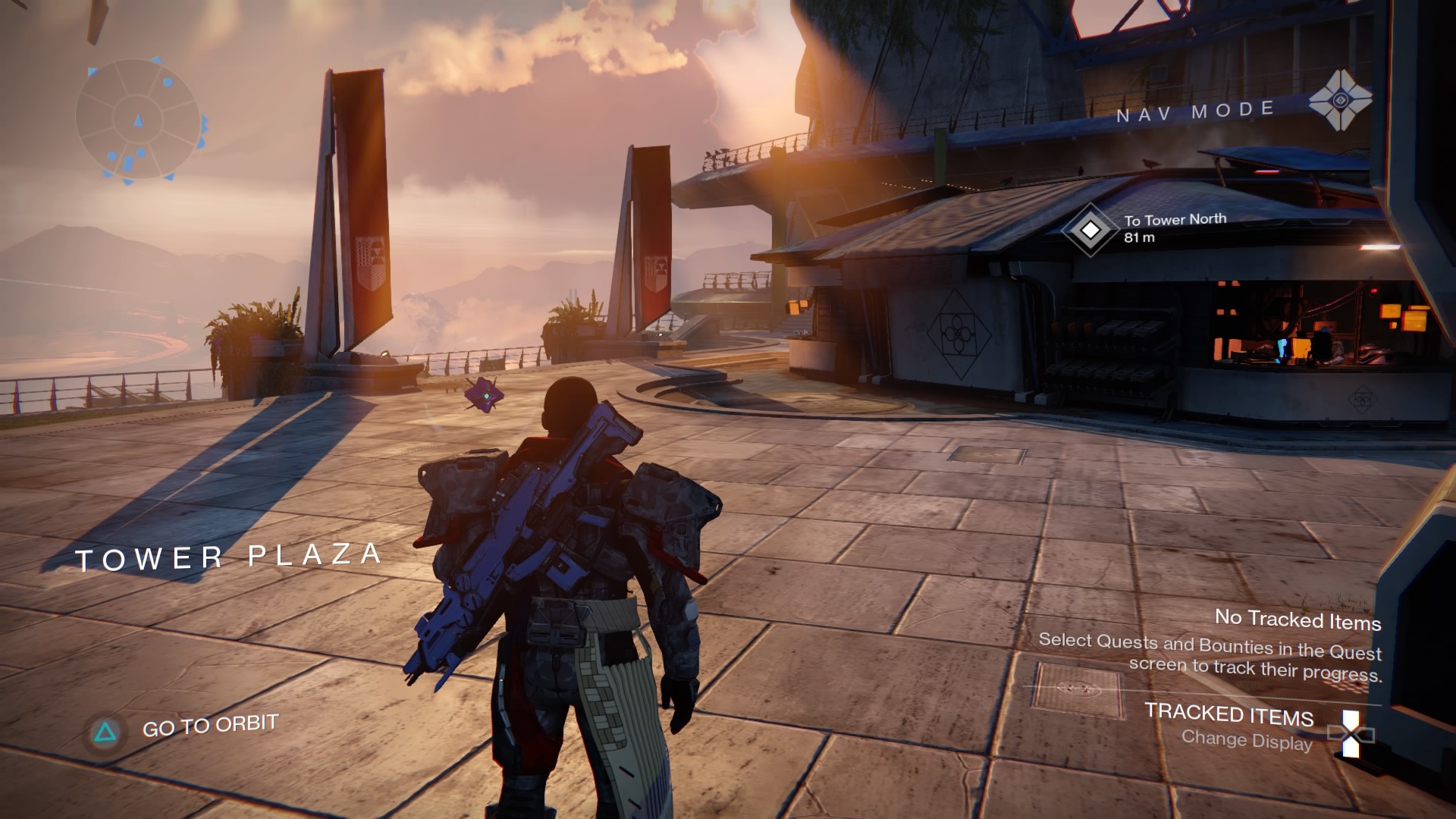The height and width of the screenshot is (819, 1456).
Task: Click the circular radar minimap
Action: click(138, 120)
